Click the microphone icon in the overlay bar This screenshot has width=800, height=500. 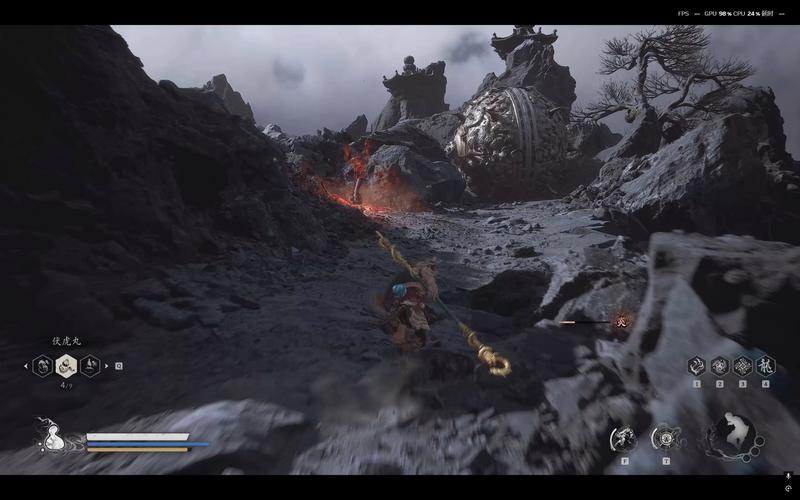(788, 477)
